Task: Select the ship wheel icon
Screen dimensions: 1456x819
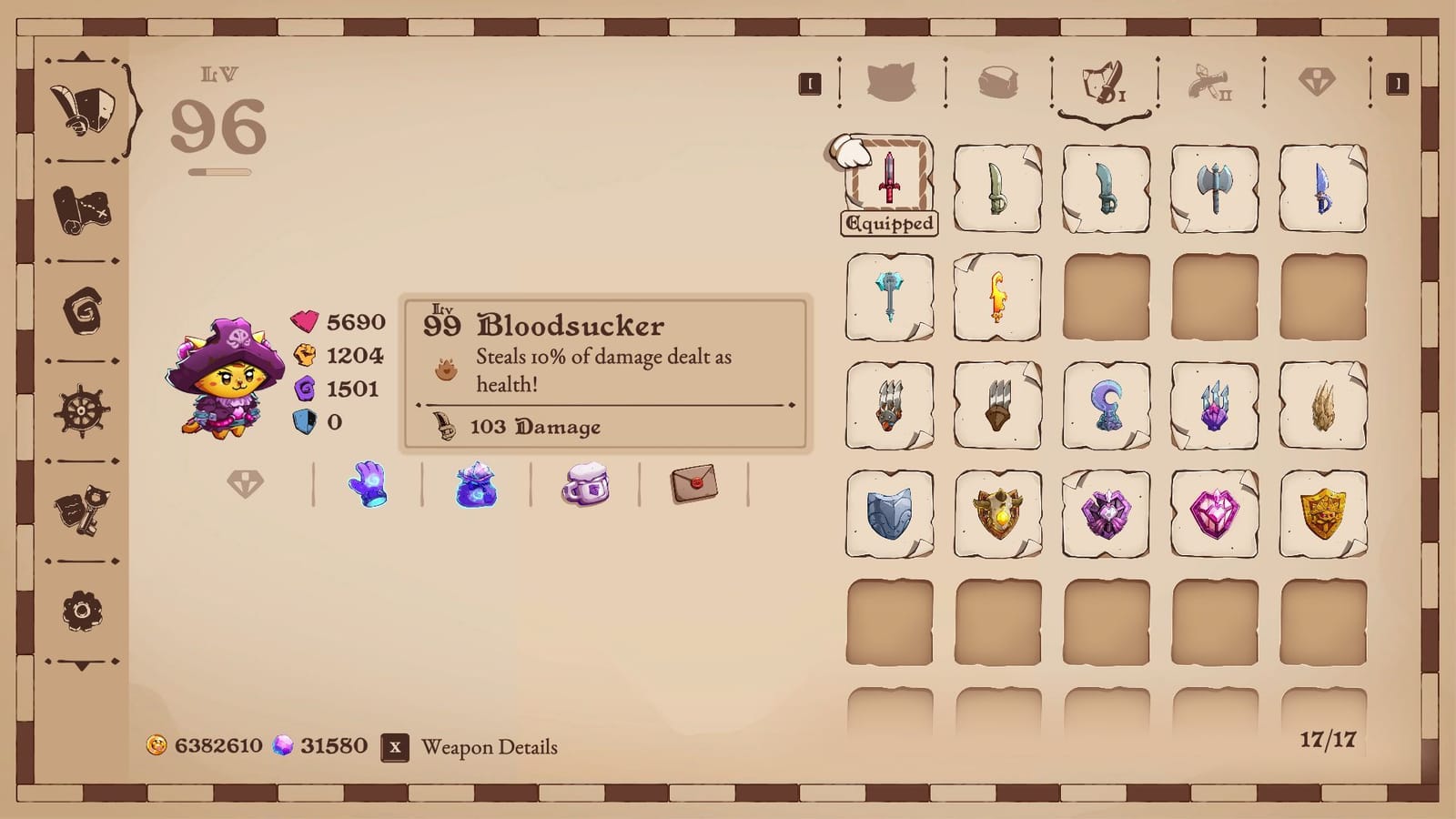Action: pyautogui.click(x=80, y=409)
